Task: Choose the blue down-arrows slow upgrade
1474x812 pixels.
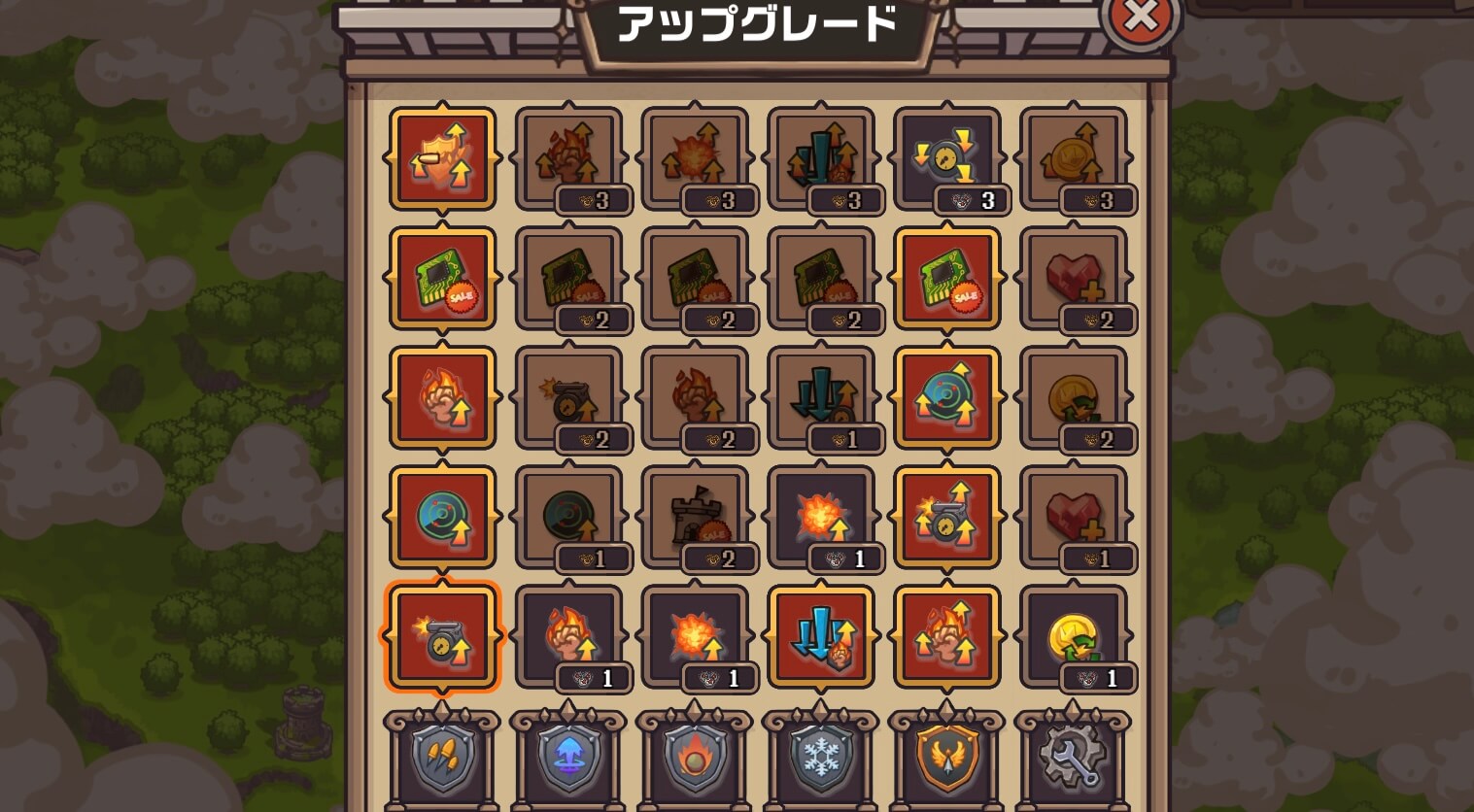Action: pos(821,636)
